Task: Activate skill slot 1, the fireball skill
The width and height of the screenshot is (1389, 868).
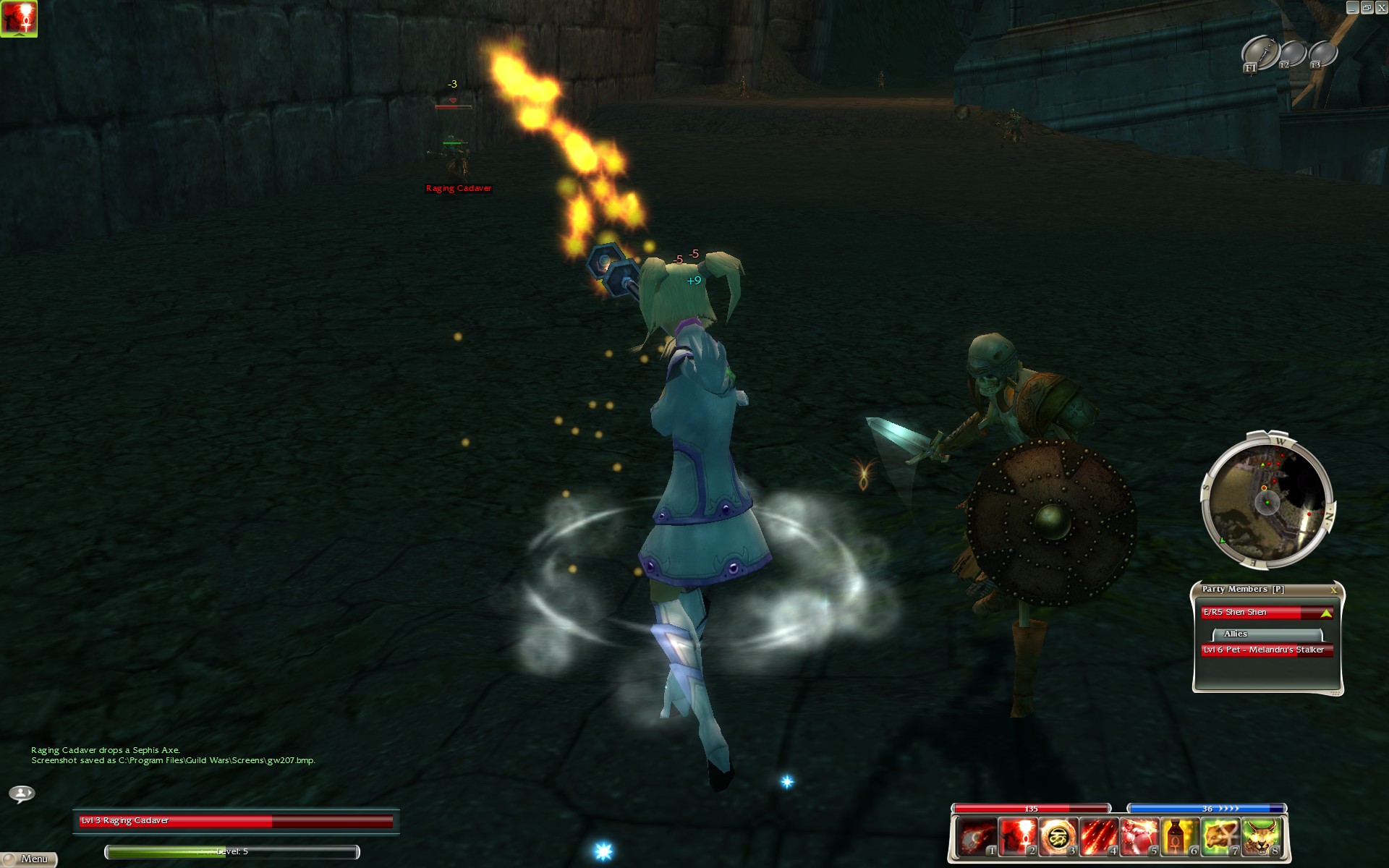Action: coord(976,837)
